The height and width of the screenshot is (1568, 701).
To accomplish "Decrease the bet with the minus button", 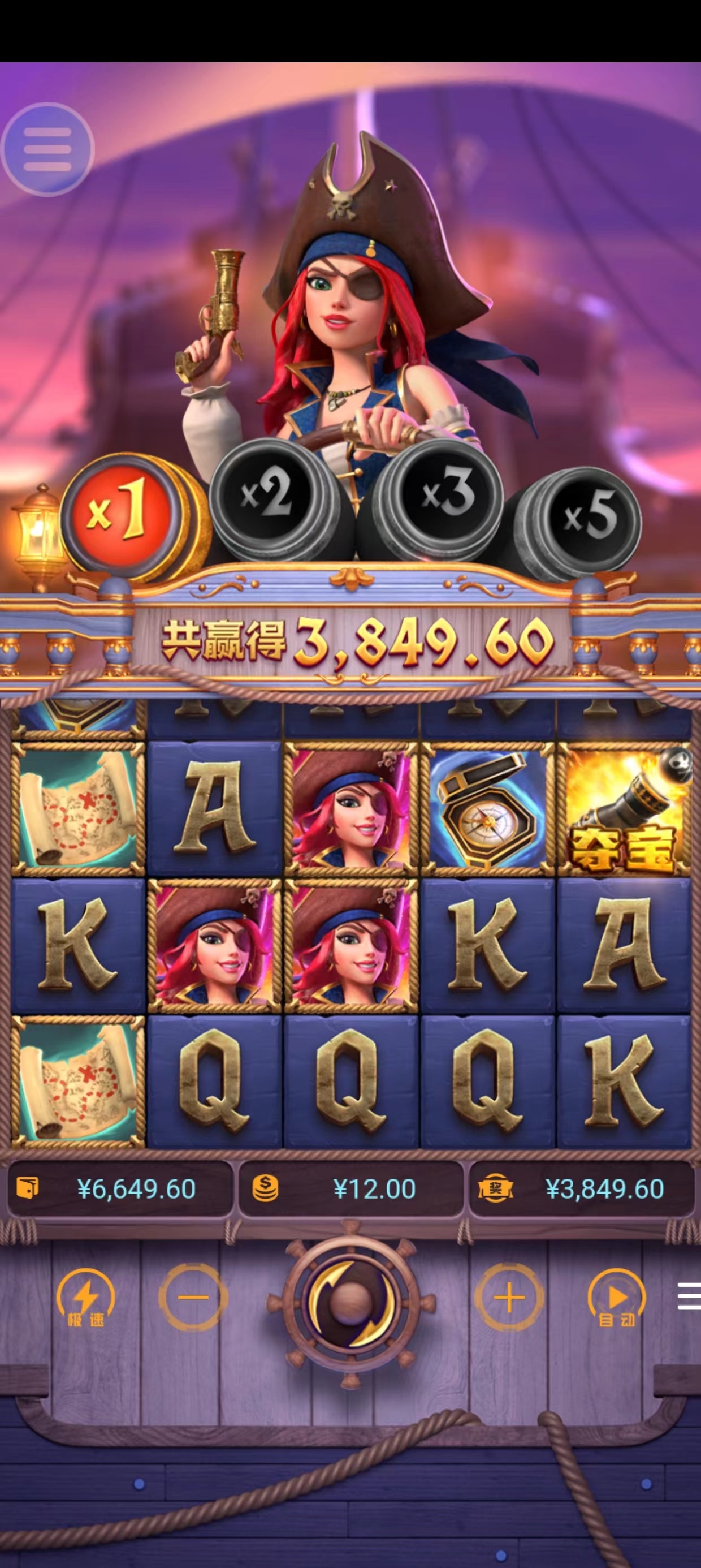I will pyautogui.click(x=193, y=1298).
